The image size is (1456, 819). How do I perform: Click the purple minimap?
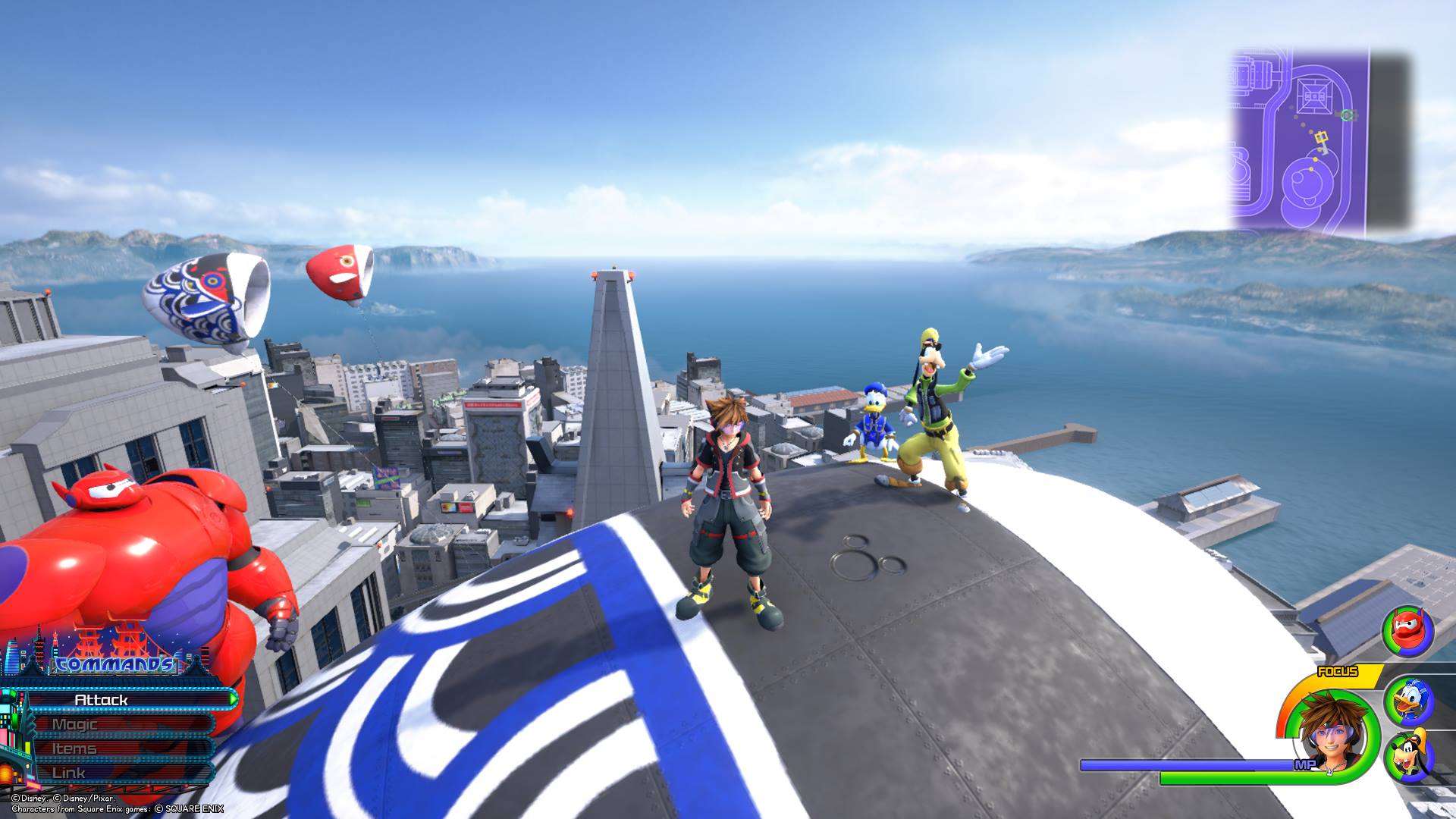point(1298,141)
